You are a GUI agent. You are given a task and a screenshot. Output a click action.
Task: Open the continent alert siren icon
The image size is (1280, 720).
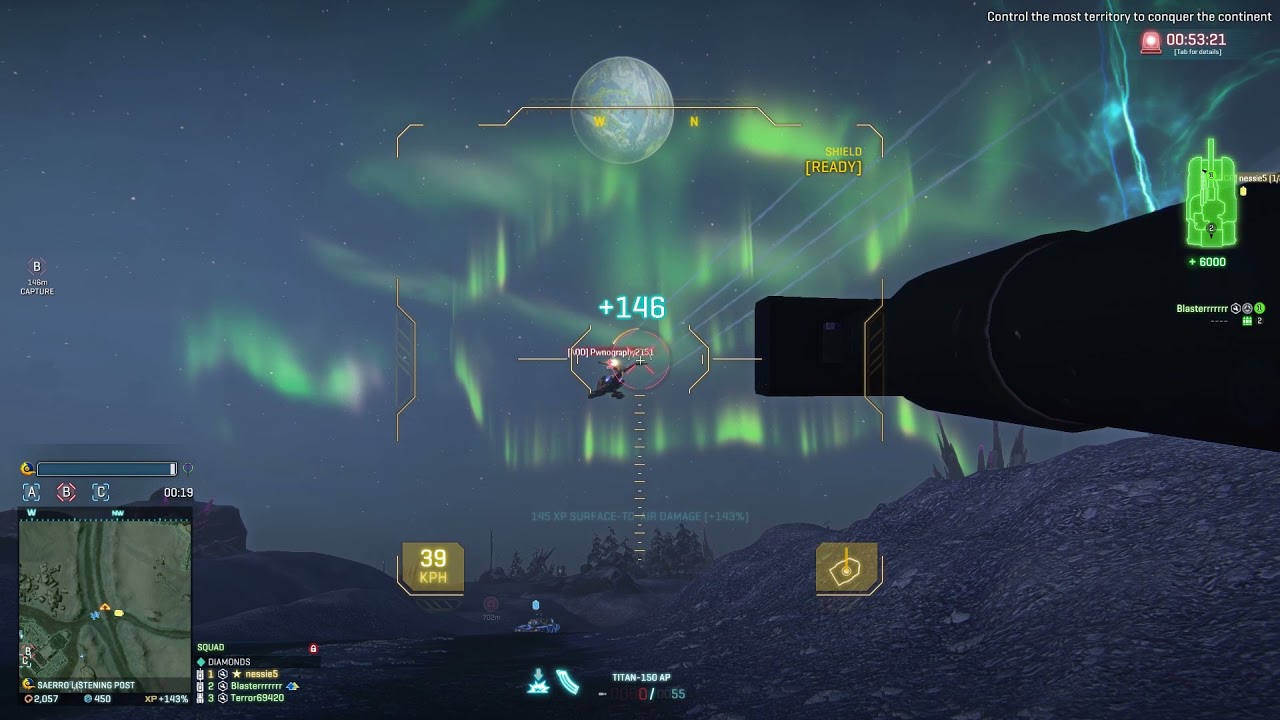point(1151,42)
